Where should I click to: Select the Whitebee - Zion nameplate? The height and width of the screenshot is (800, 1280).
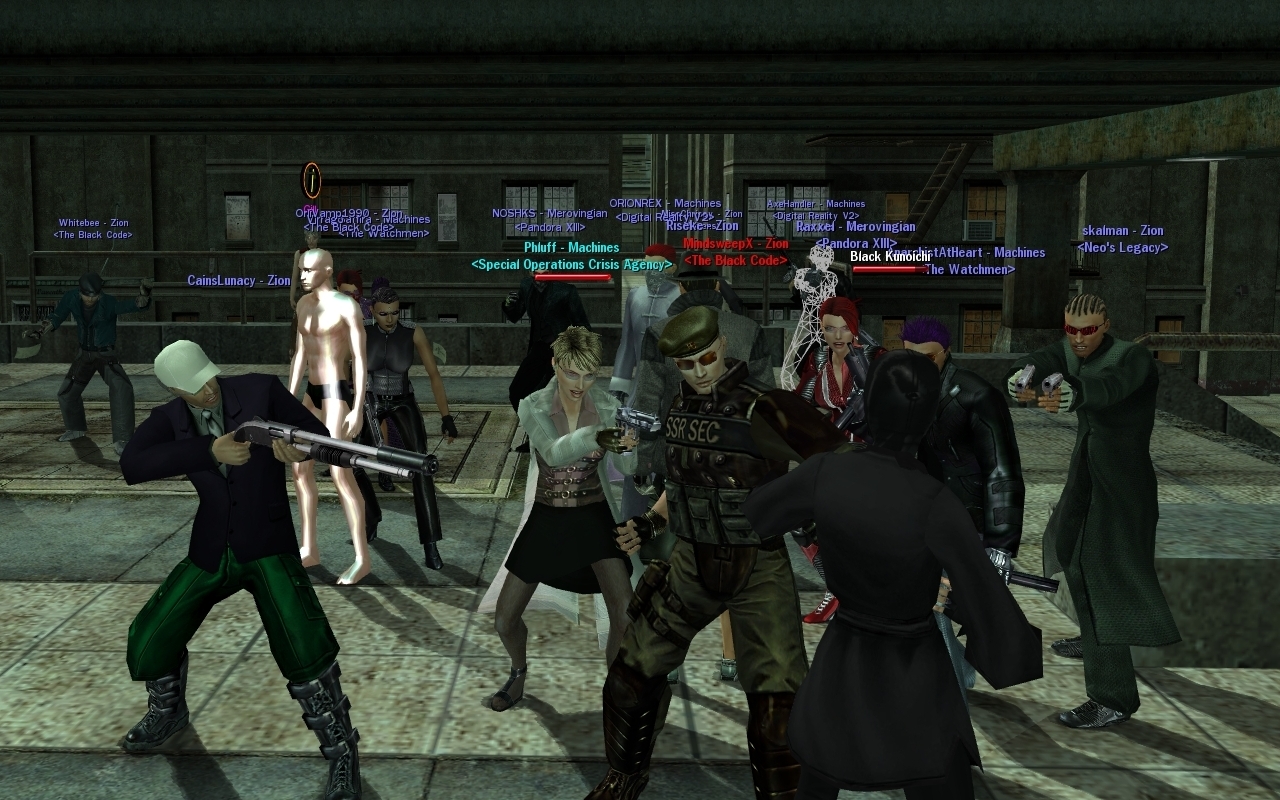[x=93, y=223]
